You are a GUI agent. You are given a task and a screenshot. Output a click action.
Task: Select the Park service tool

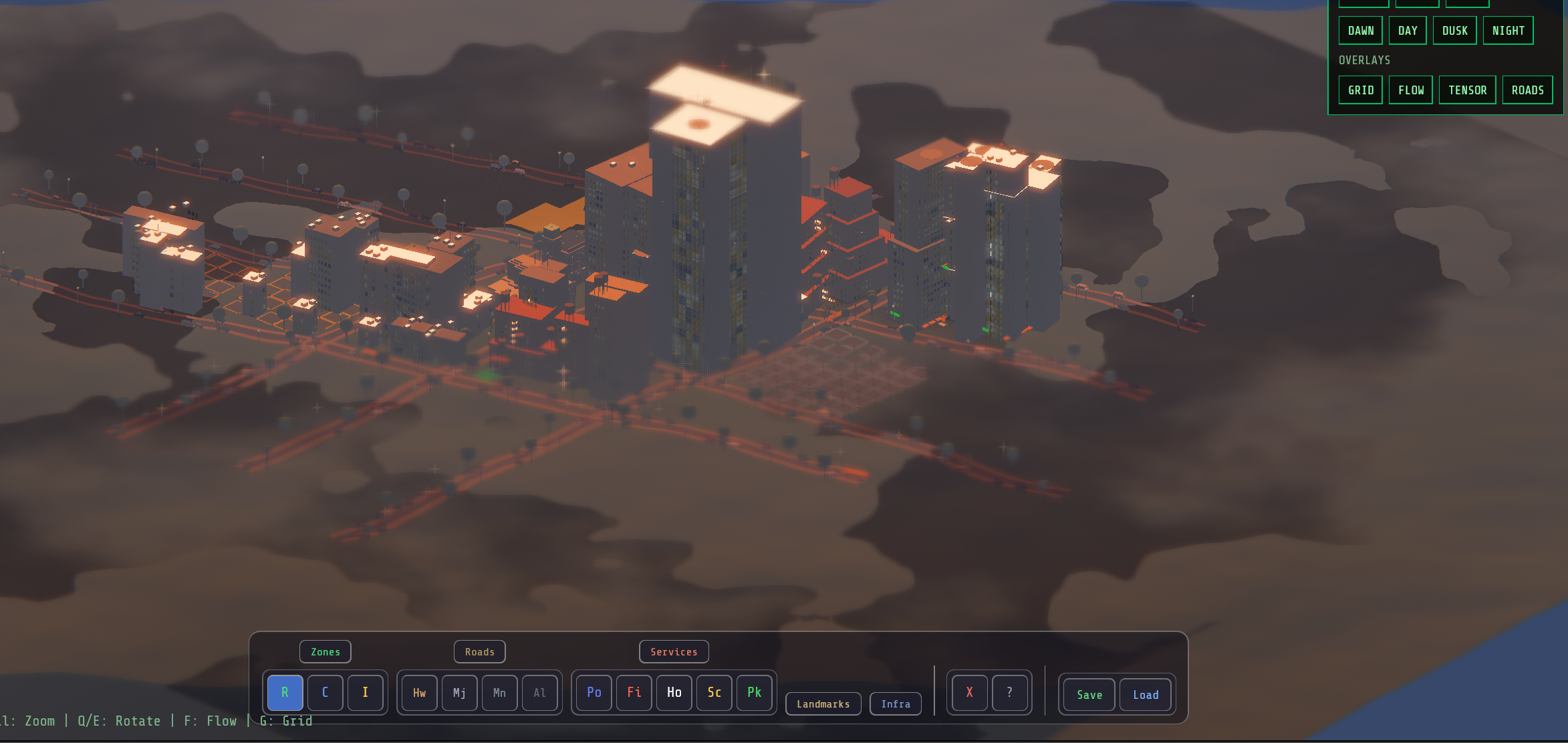755,693
